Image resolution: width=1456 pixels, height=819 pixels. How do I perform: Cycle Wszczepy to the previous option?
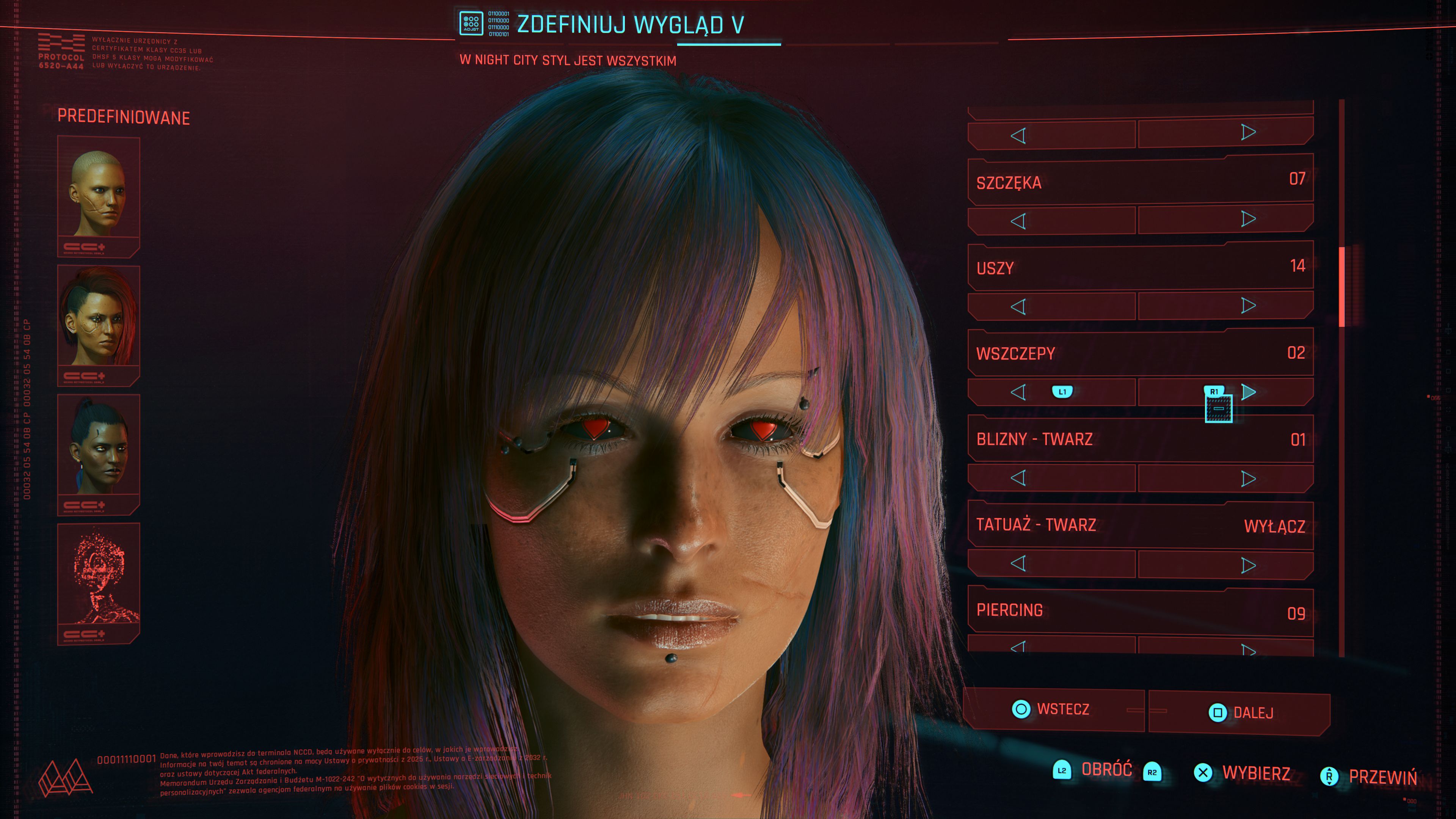[x=1018, y=392]
